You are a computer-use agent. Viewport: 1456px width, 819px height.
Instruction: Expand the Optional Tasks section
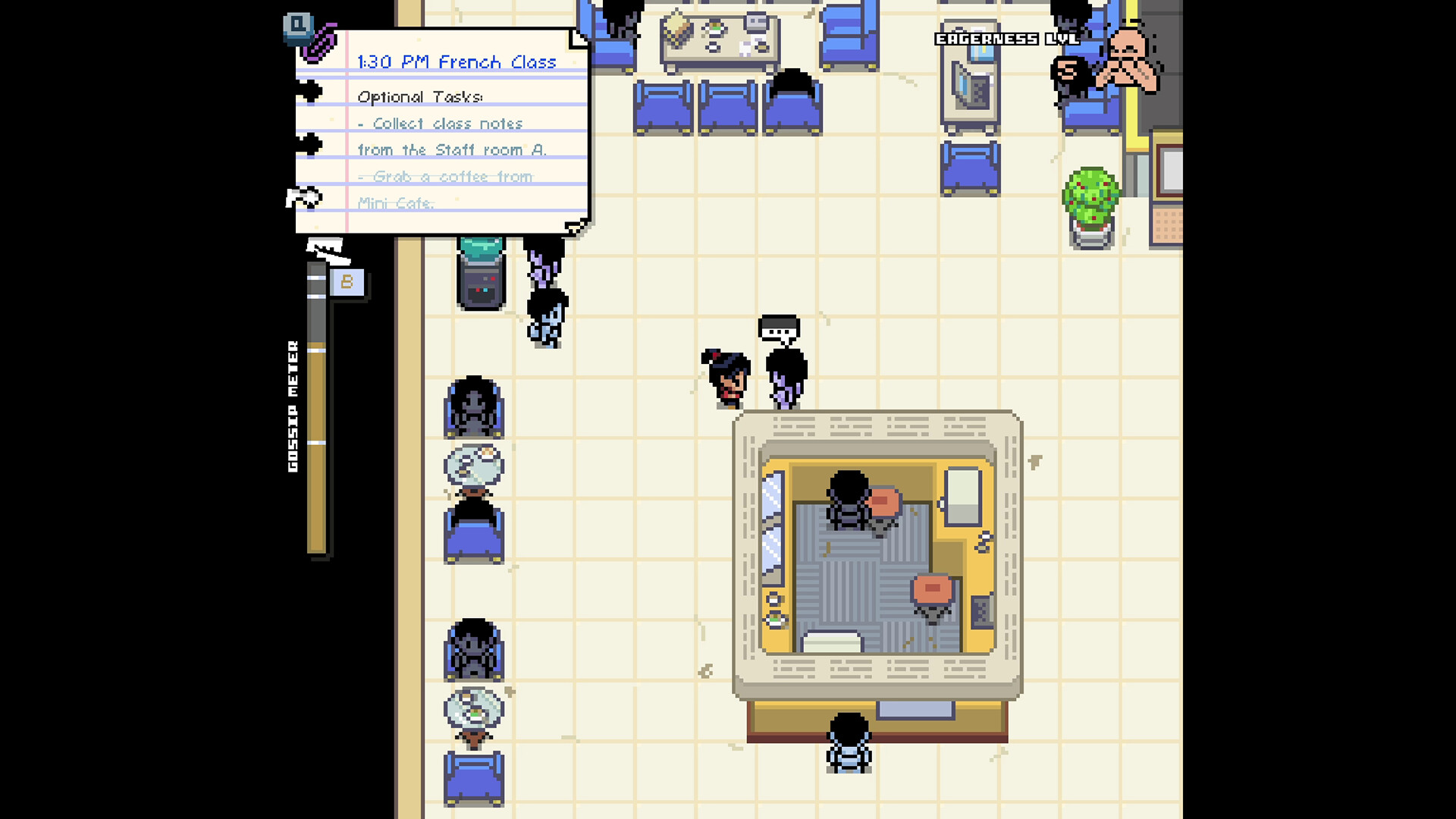coord(421,96)
